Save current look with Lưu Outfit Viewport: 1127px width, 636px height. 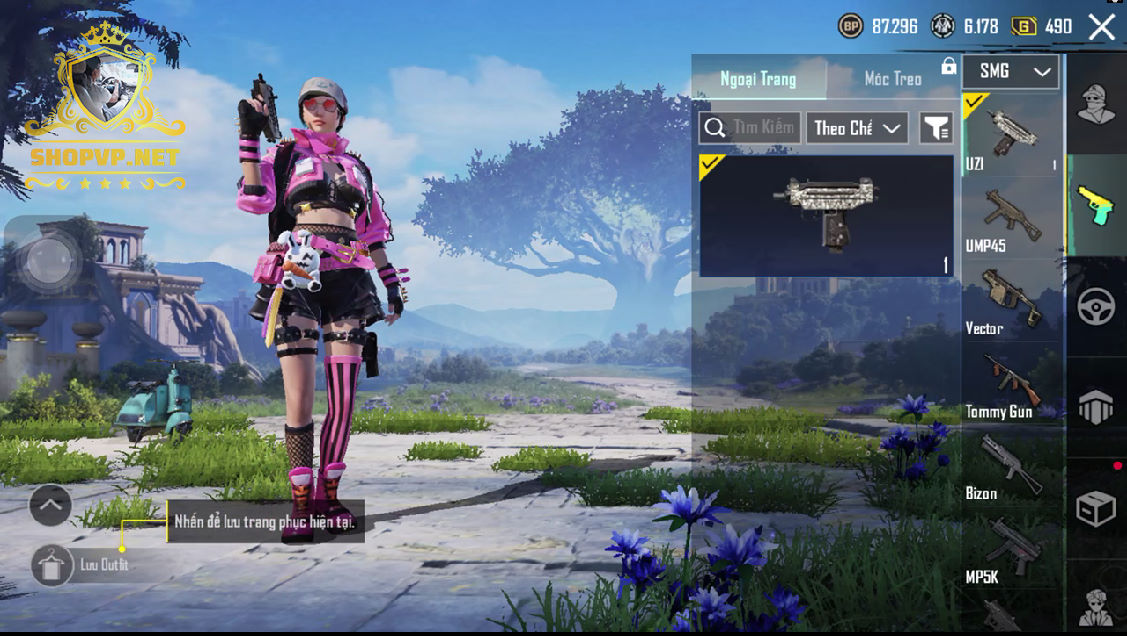pyautogui.click(x=50, y=565)
